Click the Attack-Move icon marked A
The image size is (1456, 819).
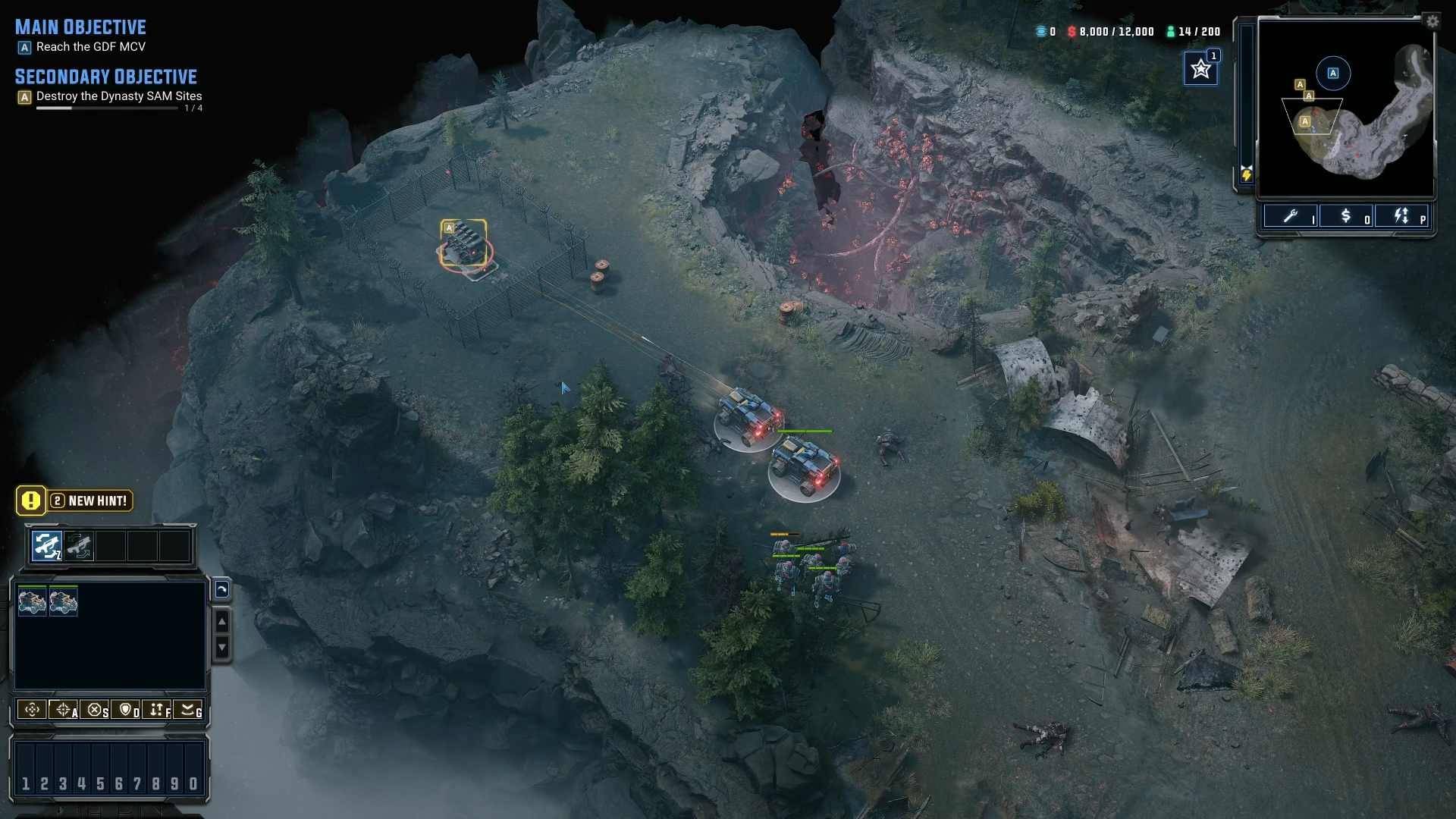click(x=62, y=710)
